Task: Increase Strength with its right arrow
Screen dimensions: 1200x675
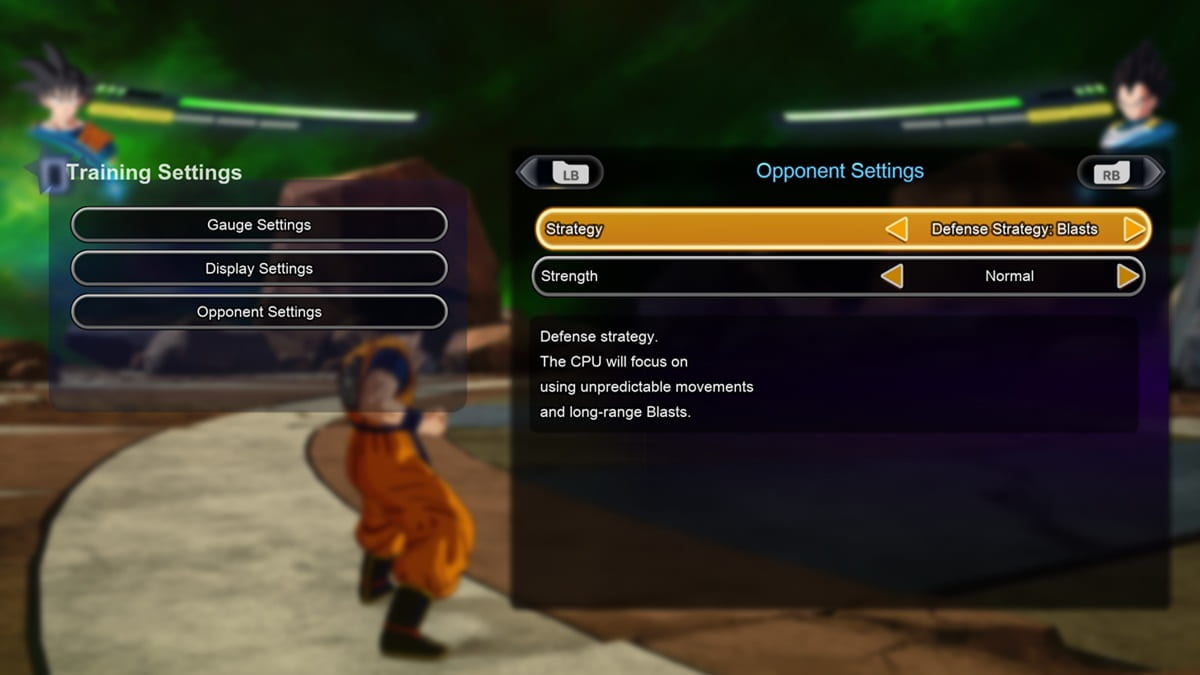Action: click(1128, 276)
